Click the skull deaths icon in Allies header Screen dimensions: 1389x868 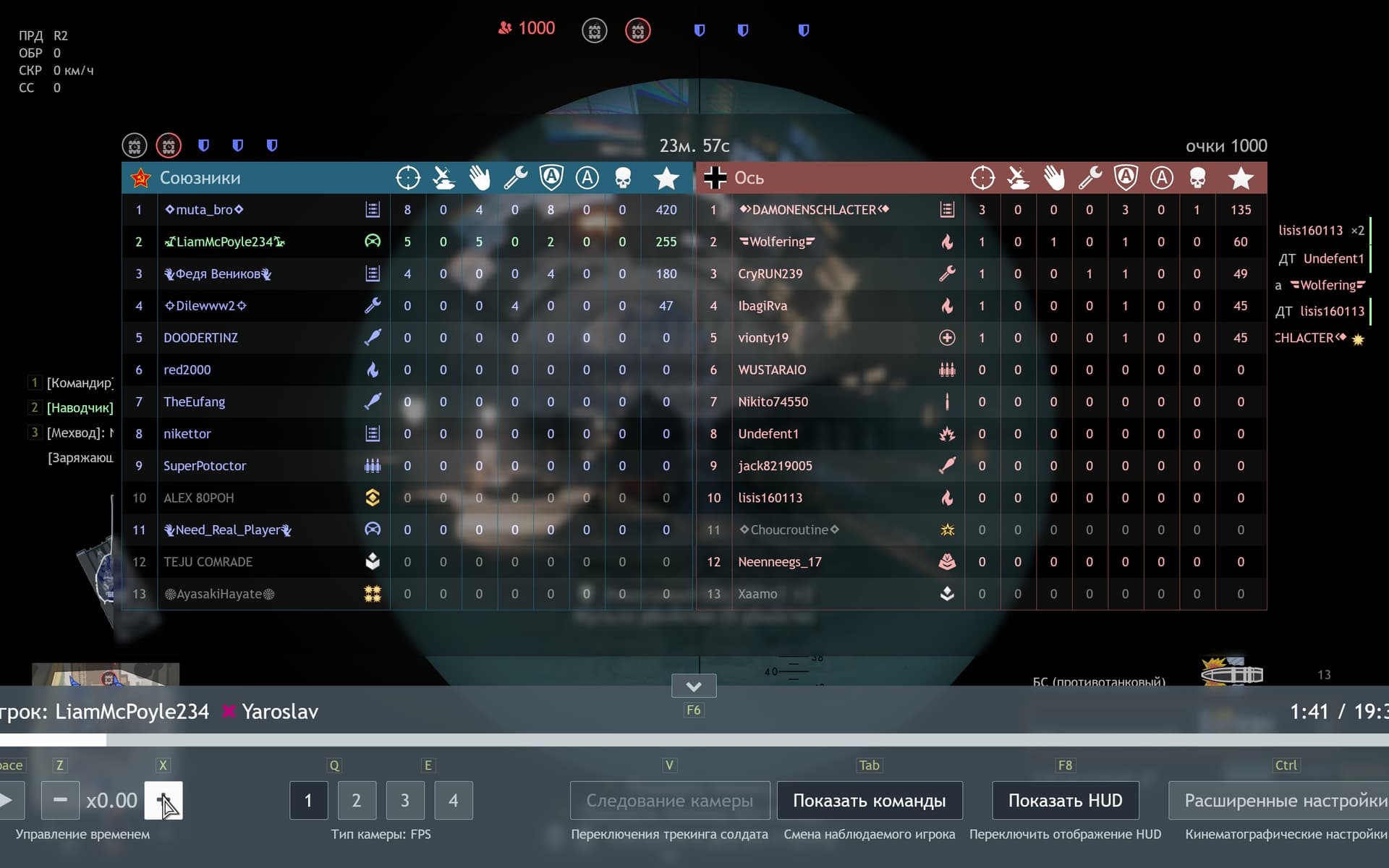[622, 177]
